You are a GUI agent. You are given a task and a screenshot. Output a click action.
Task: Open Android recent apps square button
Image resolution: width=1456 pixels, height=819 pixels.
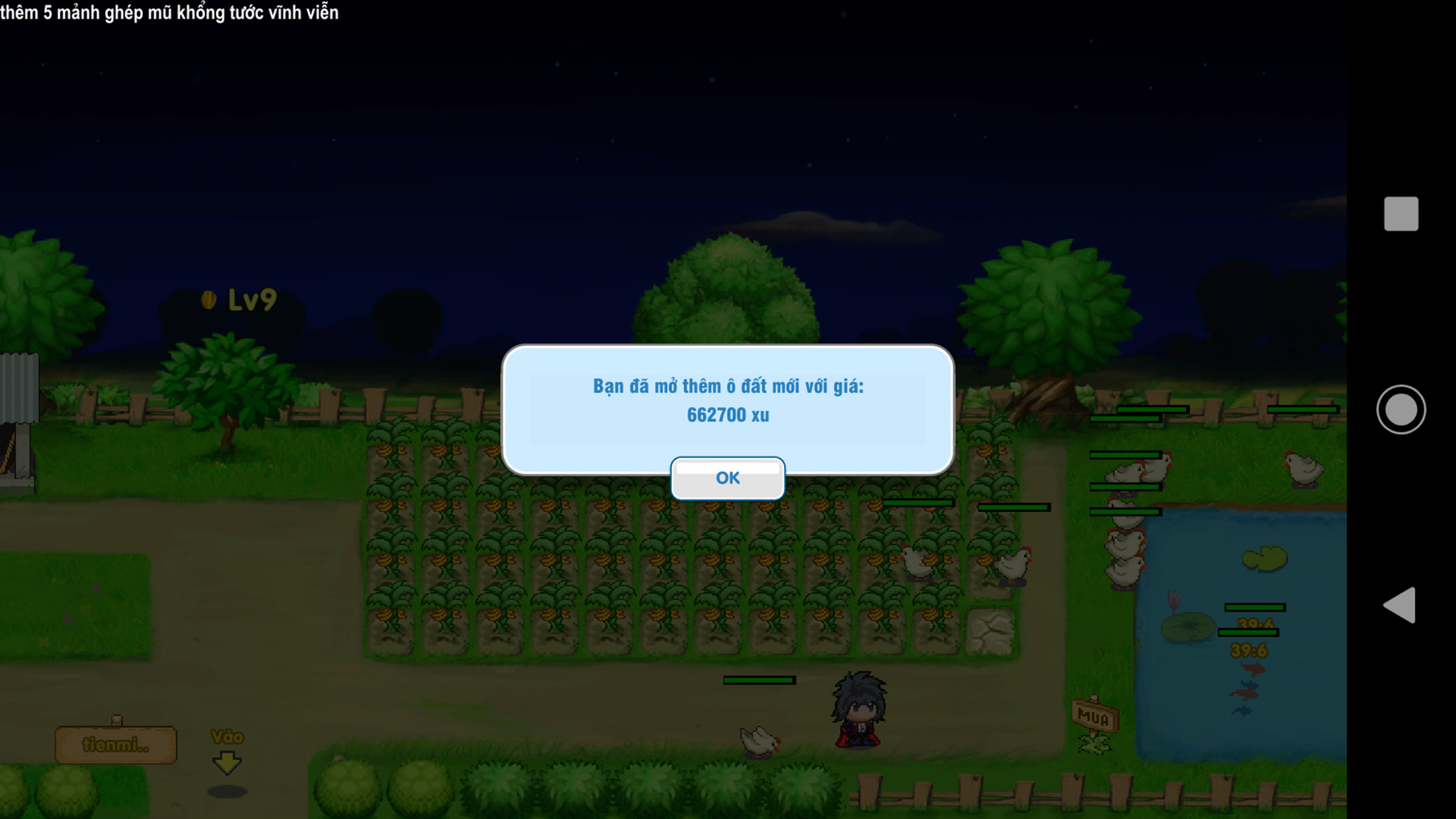point(1401,214)
